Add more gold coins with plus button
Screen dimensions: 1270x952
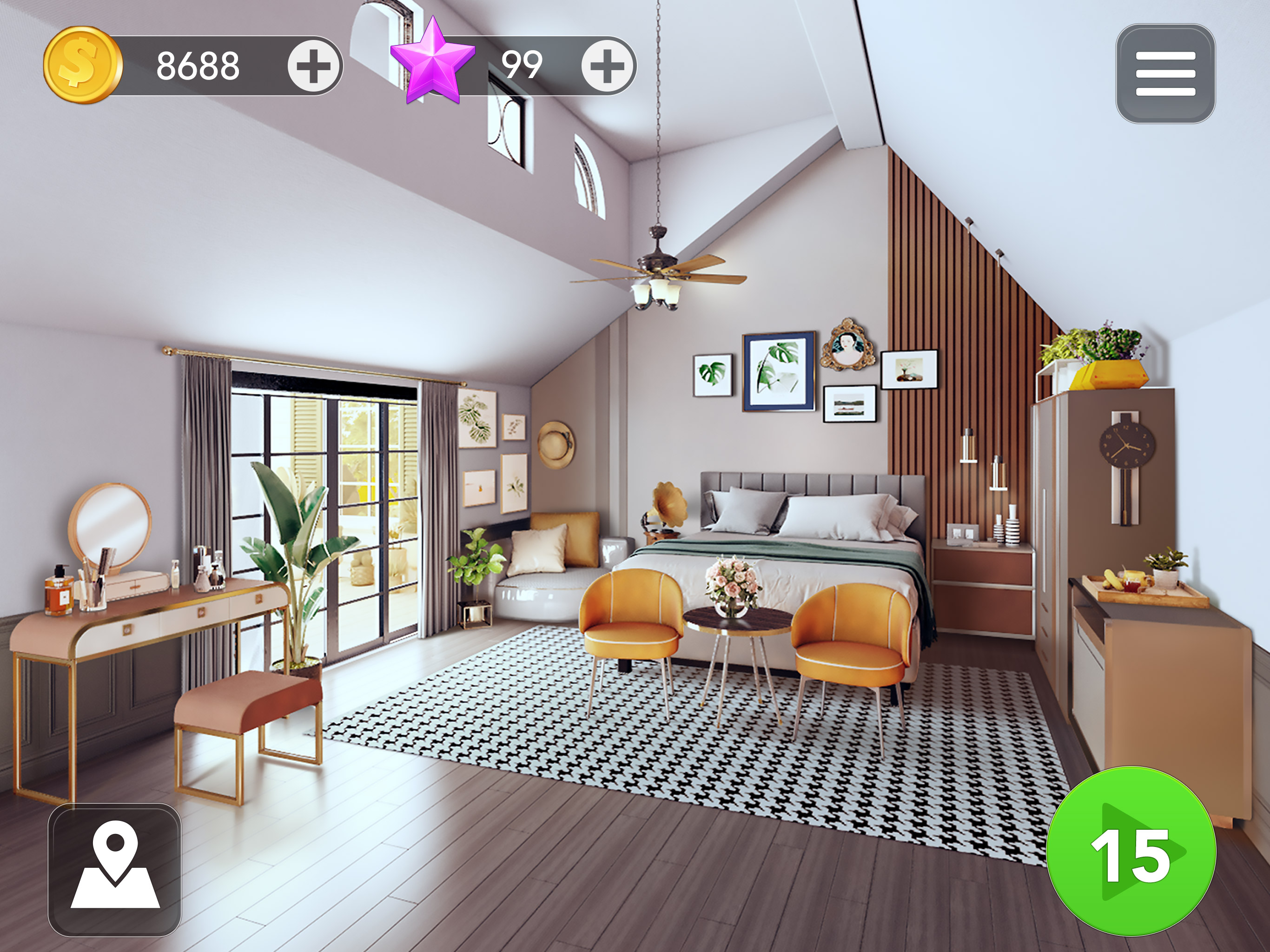[x=313, y=66]
